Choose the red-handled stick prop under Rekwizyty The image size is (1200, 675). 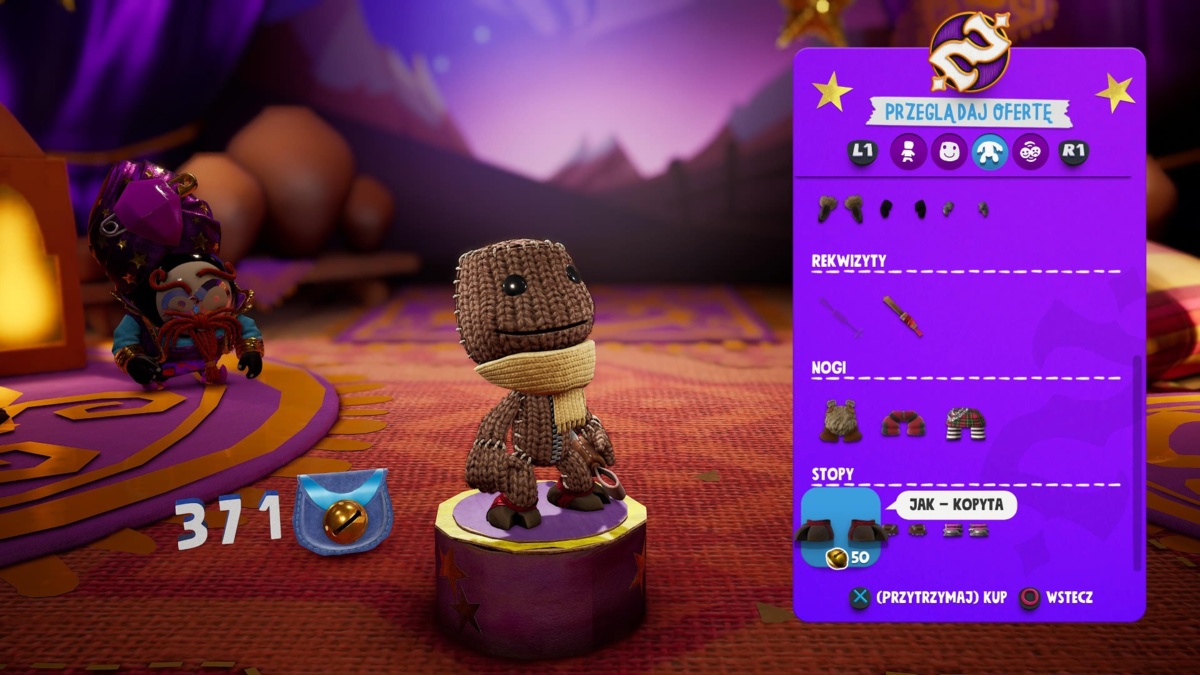point(902,315)
